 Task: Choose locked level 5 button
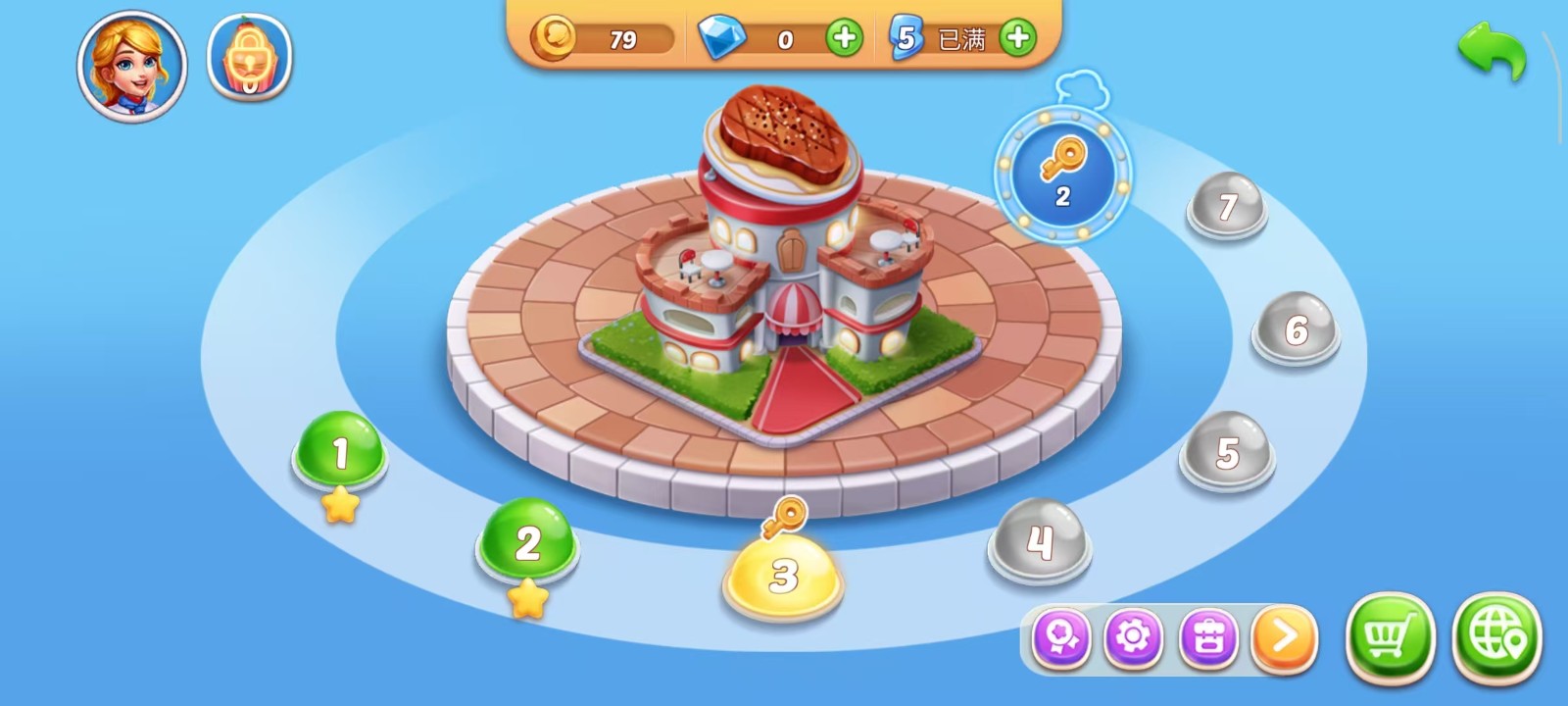tap(1227, 453)
